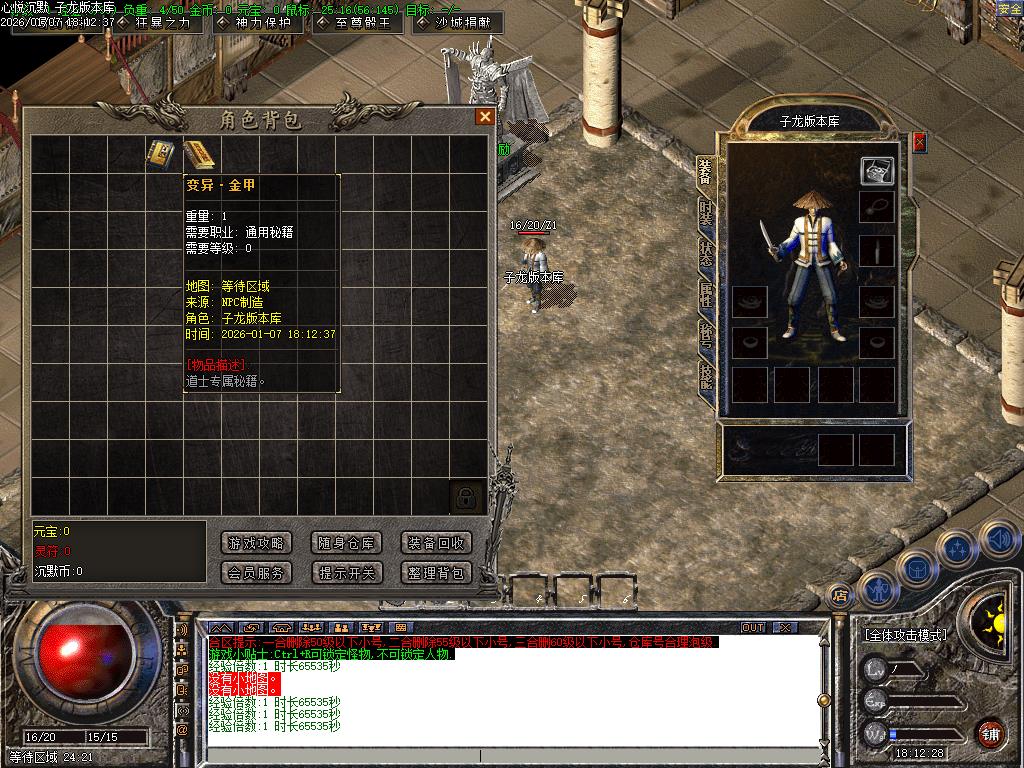
Task: Close the character equipment panel
Action: point(919,142)
